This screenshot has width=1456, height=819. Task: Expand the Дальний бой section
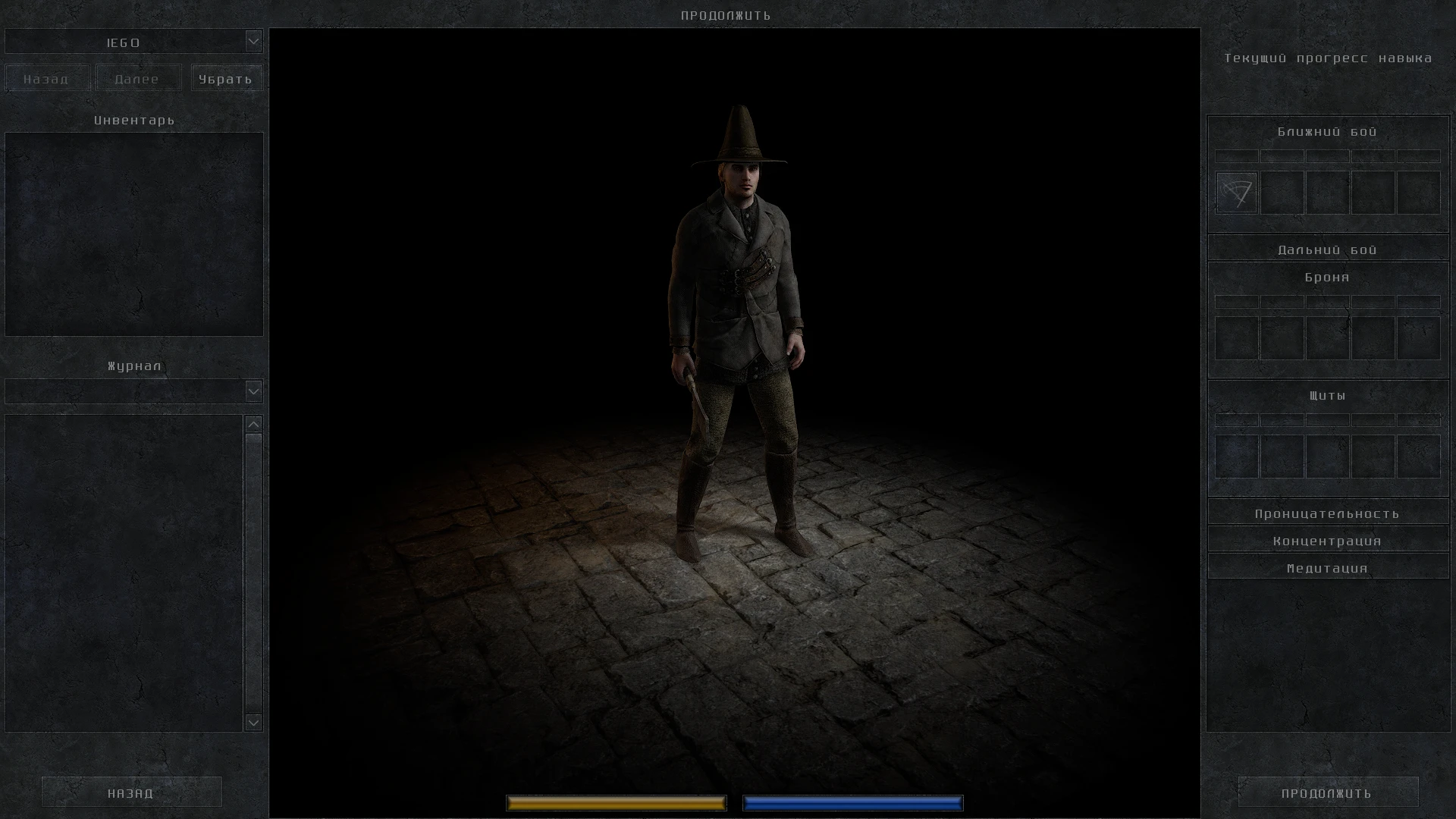pyautogui.click(x=1327, y=249)
